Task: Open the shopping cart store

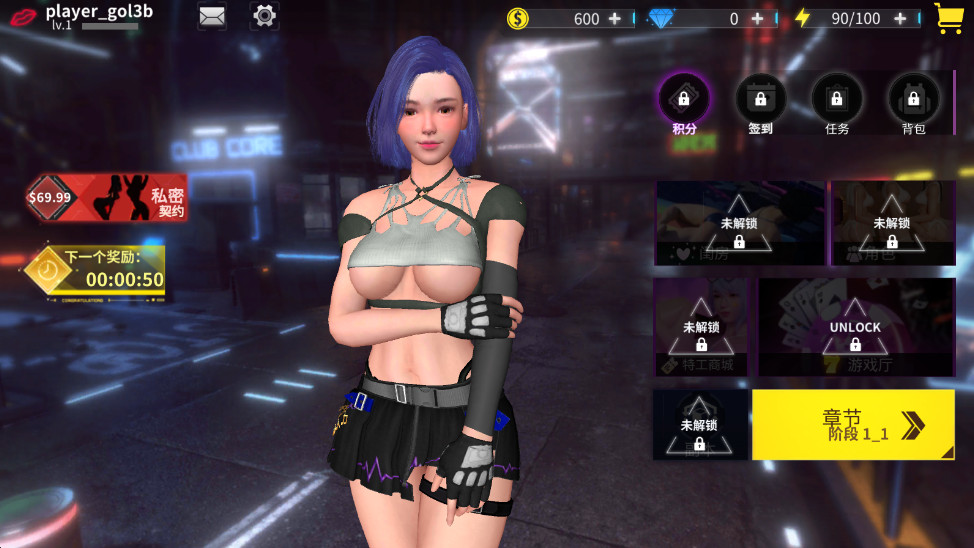Action: 949,18
